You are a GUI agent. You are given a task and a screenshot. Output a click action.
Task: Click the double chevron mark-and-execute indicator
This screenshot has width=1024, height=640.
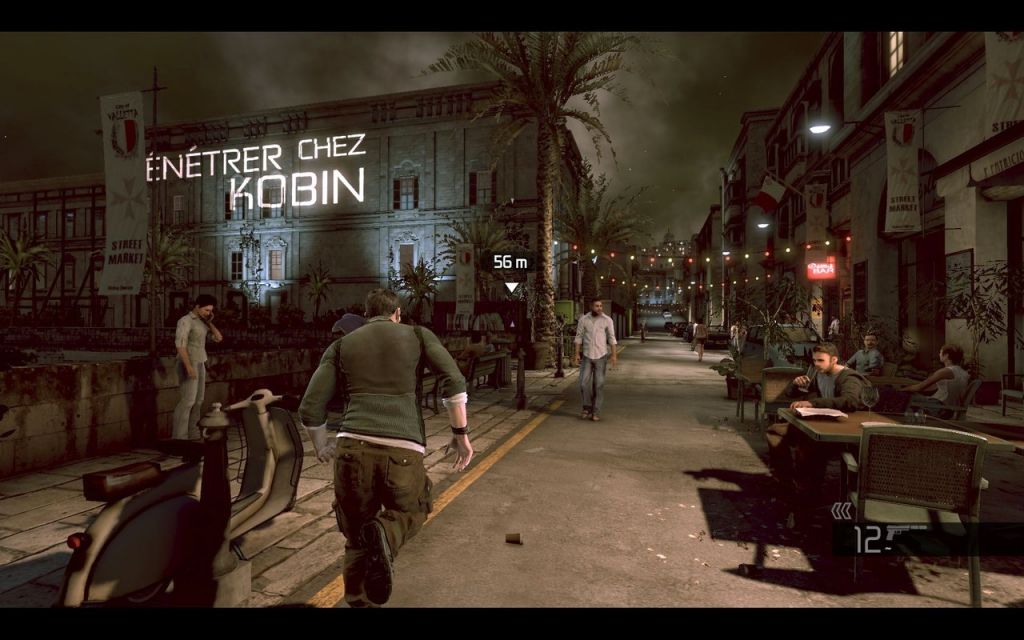[x=842, y=512]
